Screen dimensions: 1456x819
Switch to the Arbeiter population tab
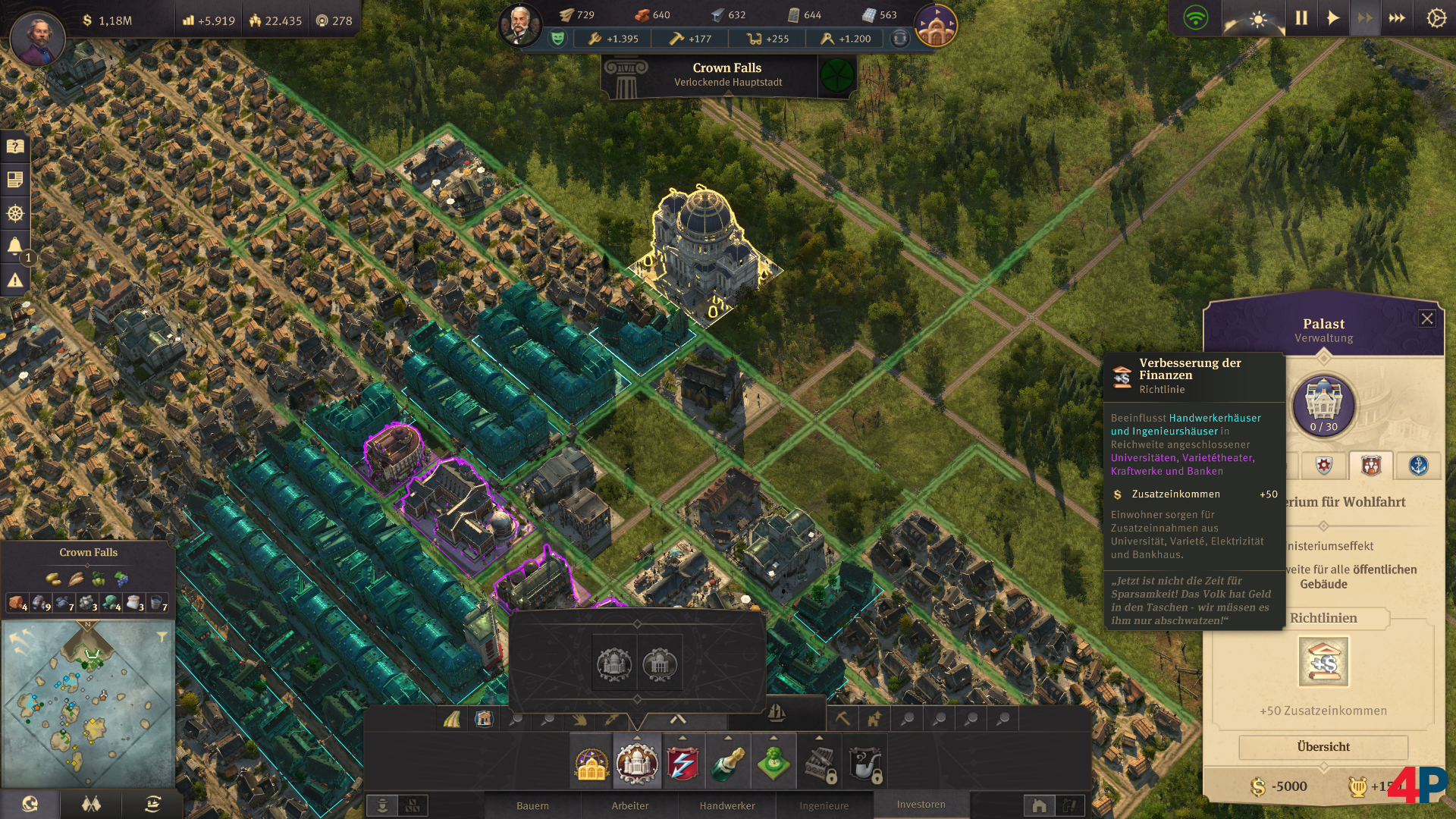(630, 805)
